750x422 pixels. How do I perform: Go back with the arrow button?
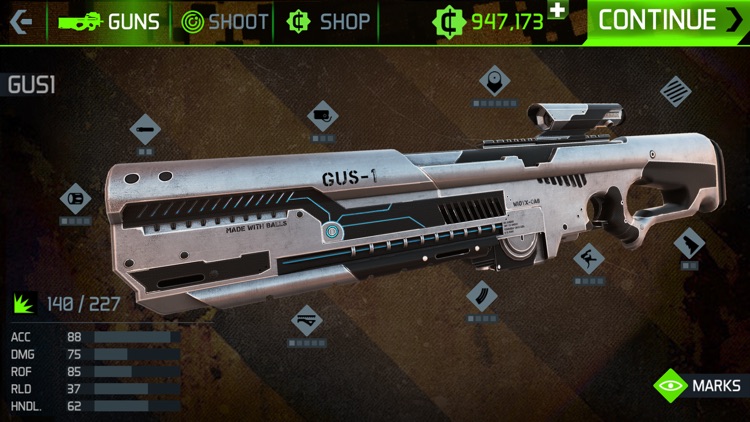pos(22,21)
